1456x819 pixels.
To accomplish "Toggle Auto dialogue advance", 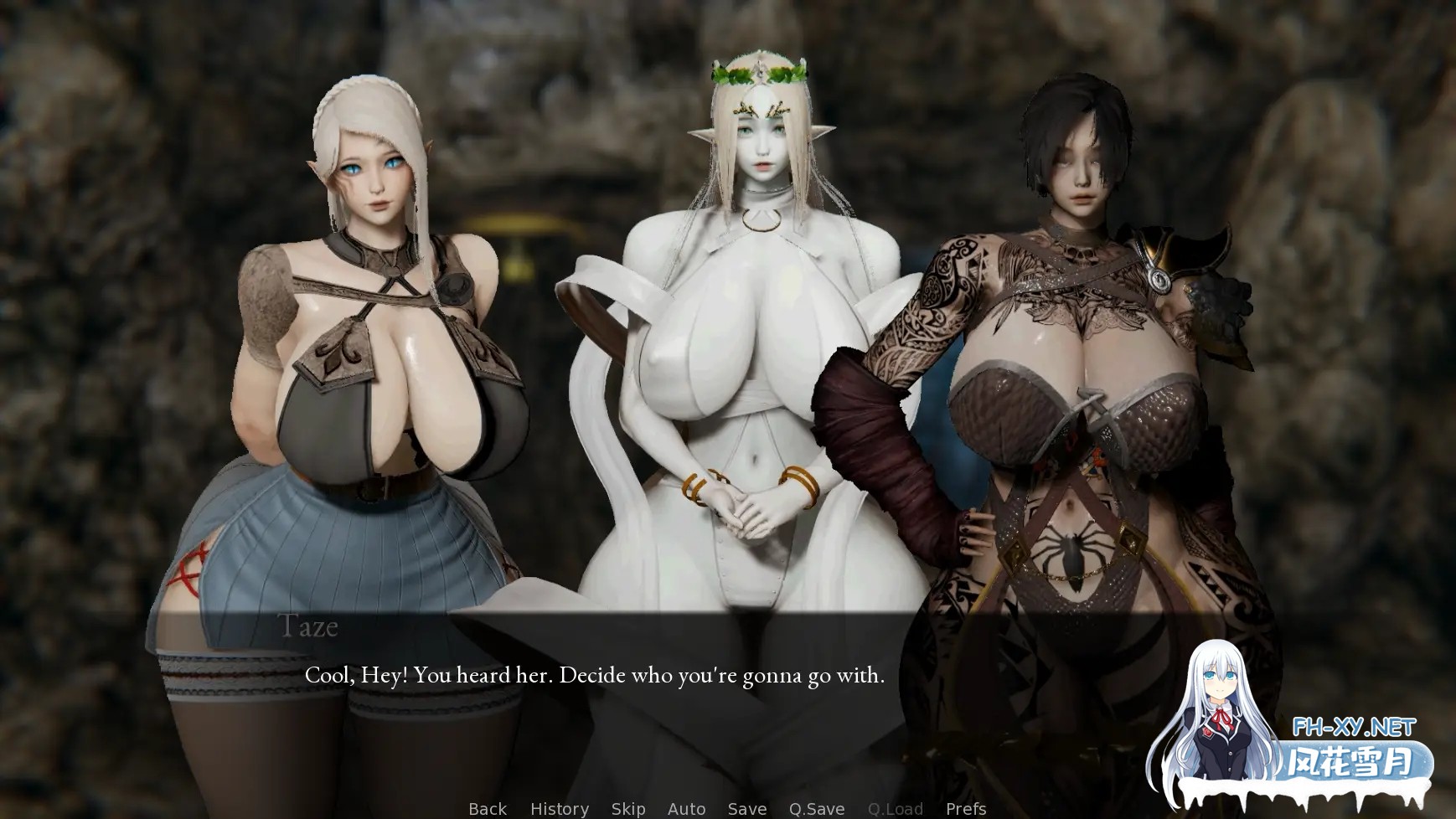I will 686,808.
